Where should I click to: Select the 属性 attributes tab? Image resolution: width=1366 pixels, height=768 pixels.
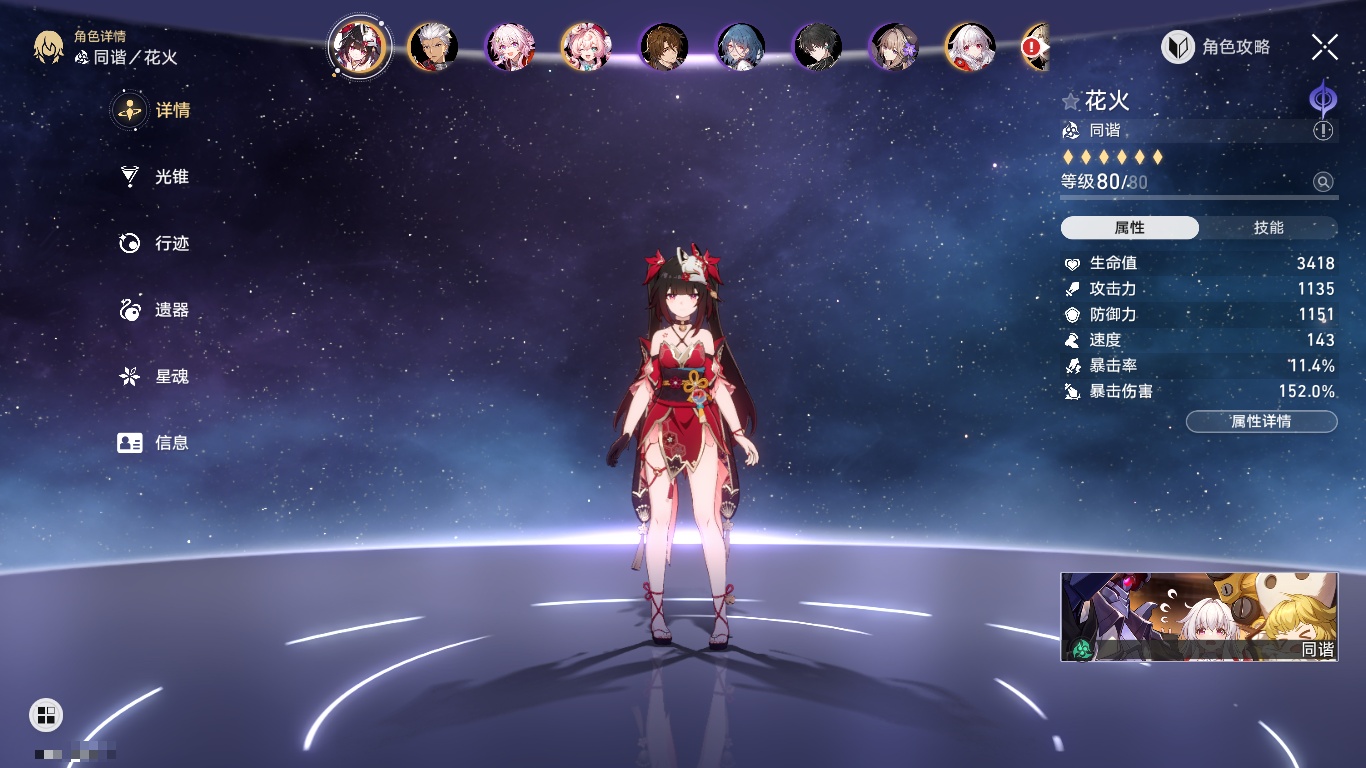point(1130,228)
